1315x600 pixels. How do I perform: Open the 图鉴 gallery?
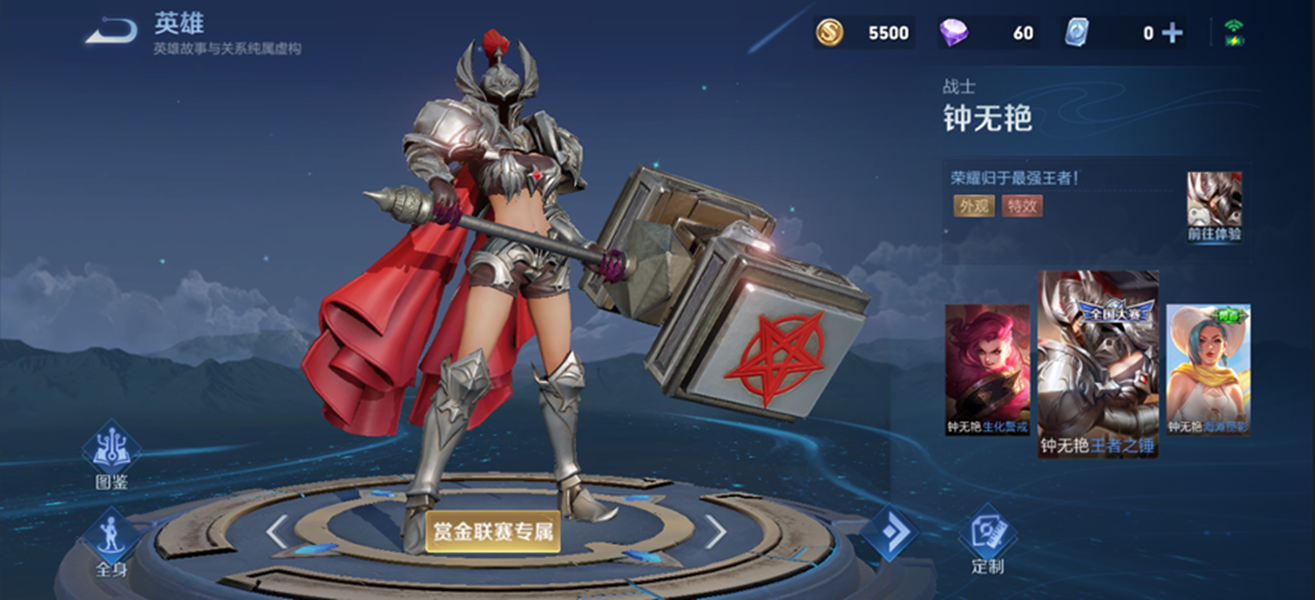pyautogui.click(x=111, y=458)
